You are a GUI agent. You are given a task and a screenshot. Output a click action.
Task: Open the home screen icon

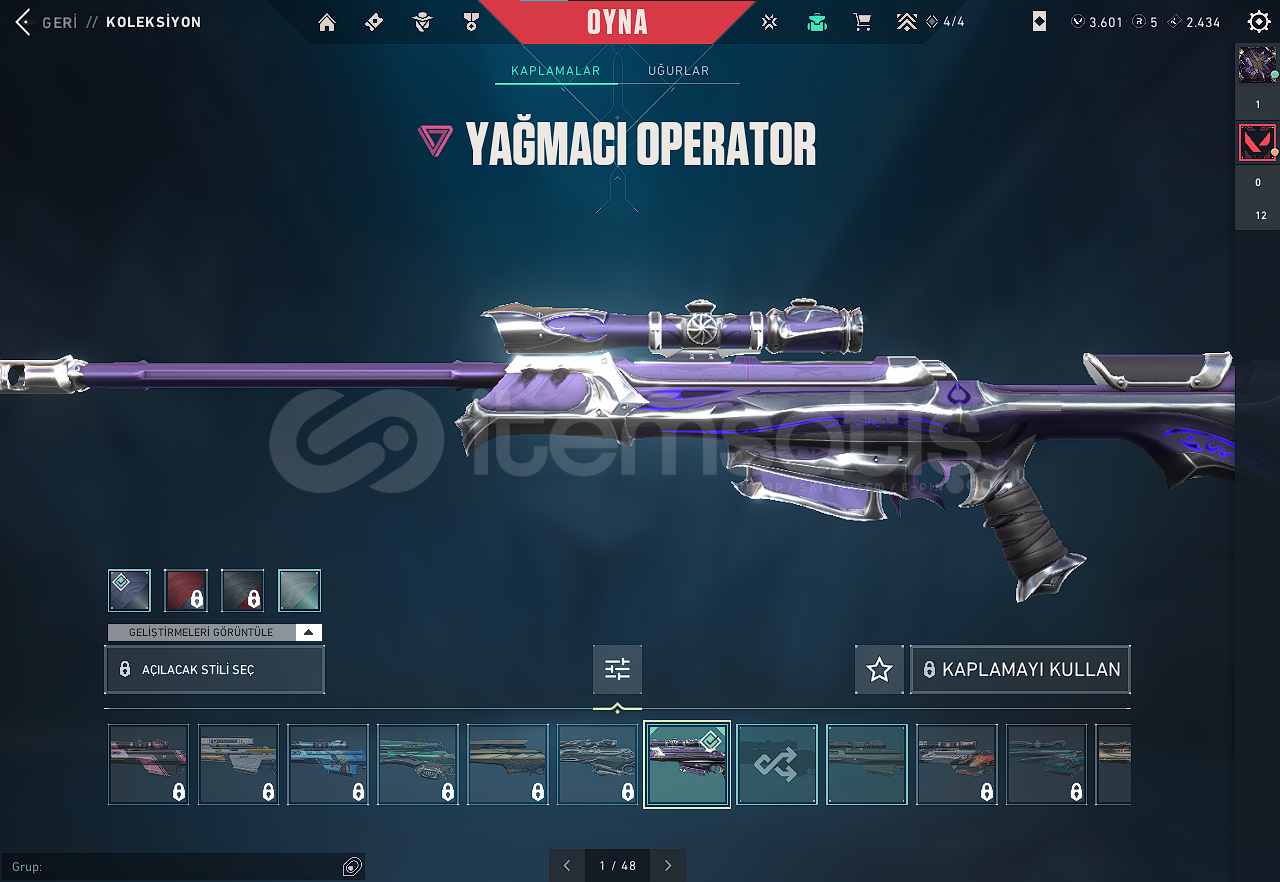pyautogui.click(x=327, y=22)
